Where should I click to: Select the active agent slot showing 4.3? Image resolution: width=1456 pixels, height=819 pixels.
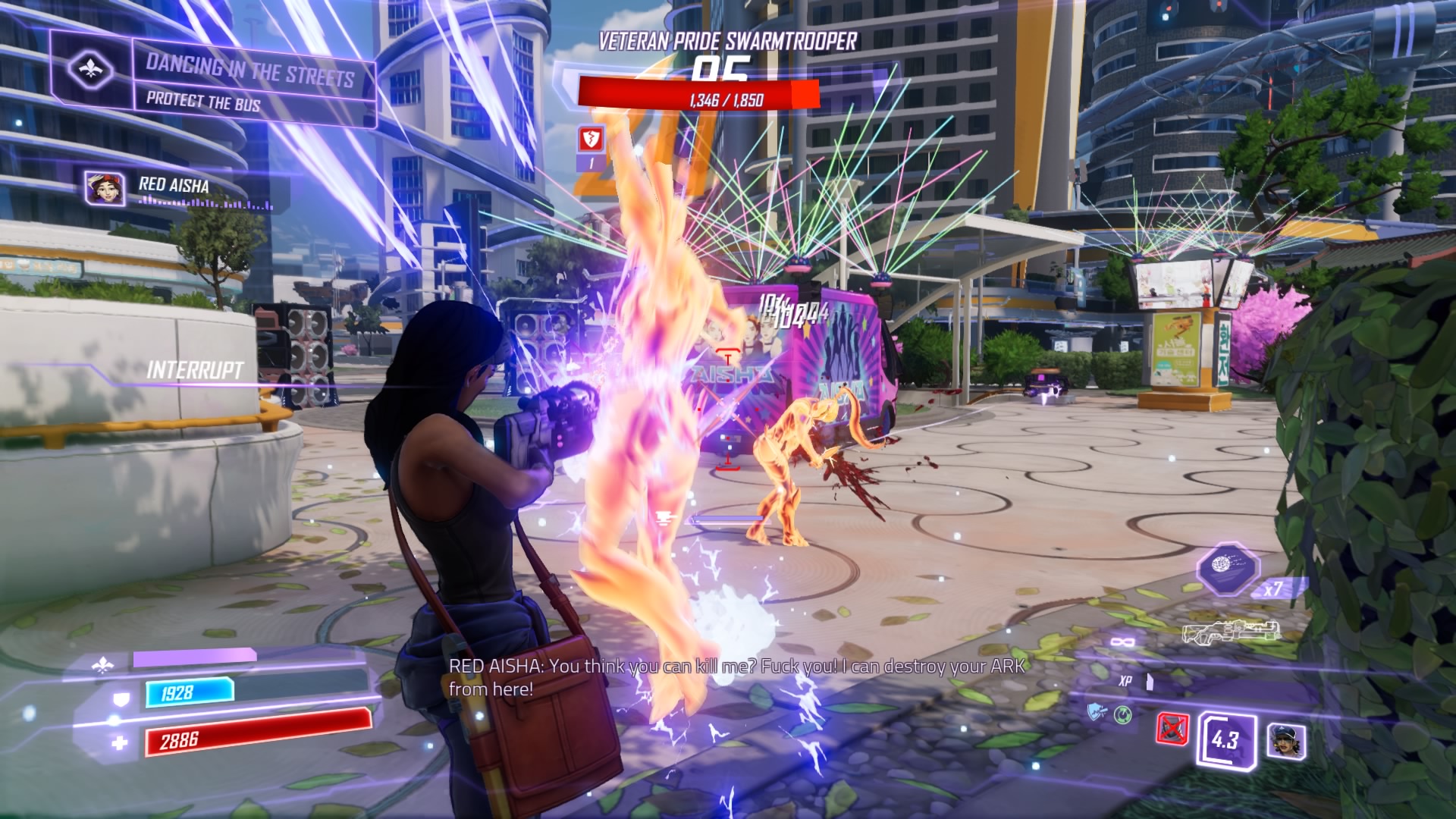(1225, 739)
